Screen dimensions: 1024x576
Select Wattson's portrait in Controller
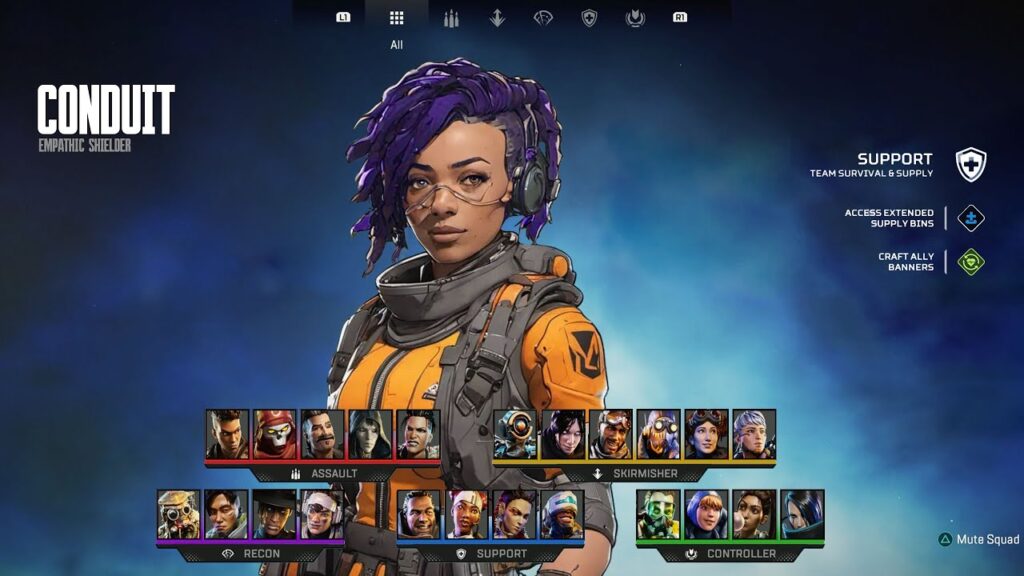[x=707, y=514]
